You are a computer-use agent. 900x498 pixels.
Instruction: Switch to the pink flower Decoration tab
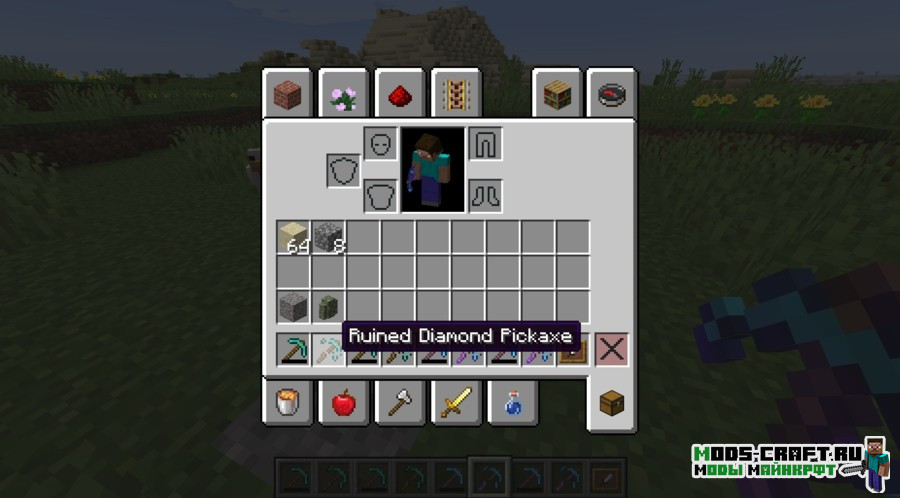point(343,96)
